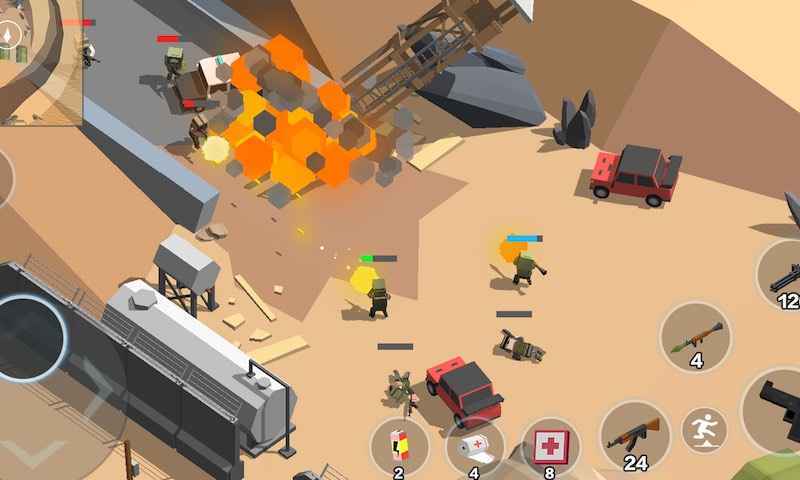Image resolution: width=800 pixels, height=480 pixels.
Task: Equip the RPG rocket launcher
Action: (x=695, y=338)
